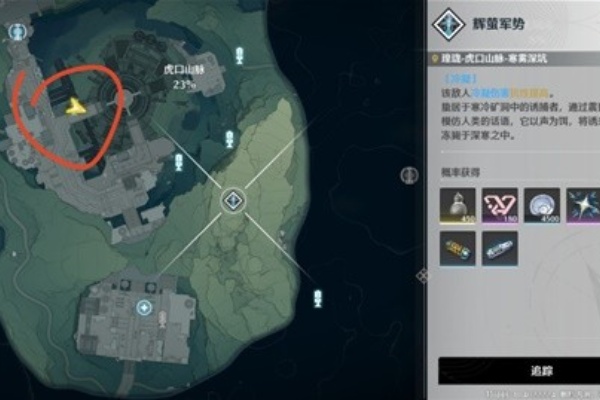Choose the glowing marker inside the lower fortress
Viewport: 600px width, 400px height.
145,307
